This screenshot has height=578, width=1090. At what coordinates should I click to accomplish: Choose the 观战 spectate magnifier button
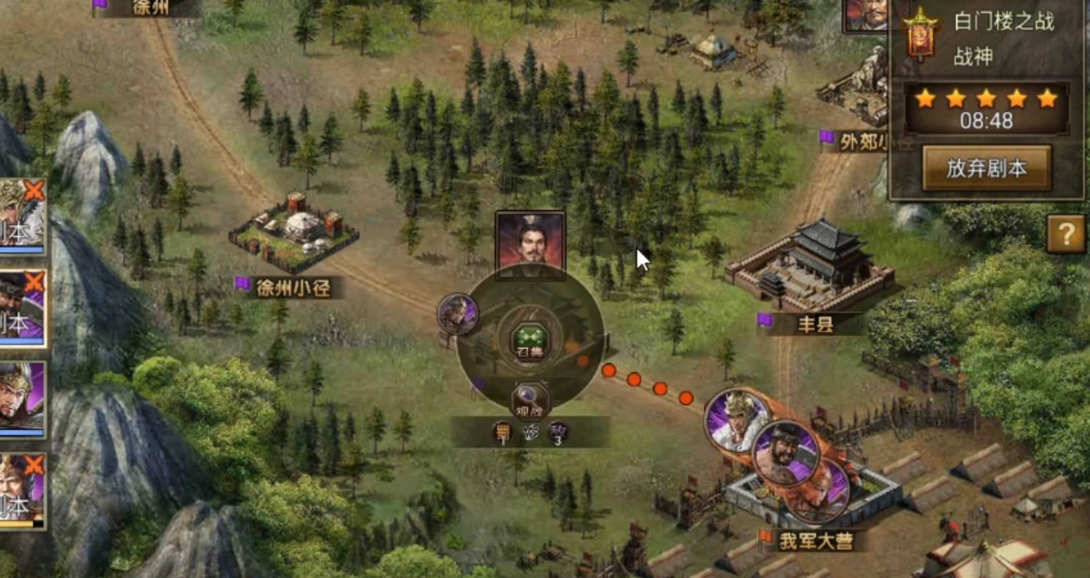point(530,401)
